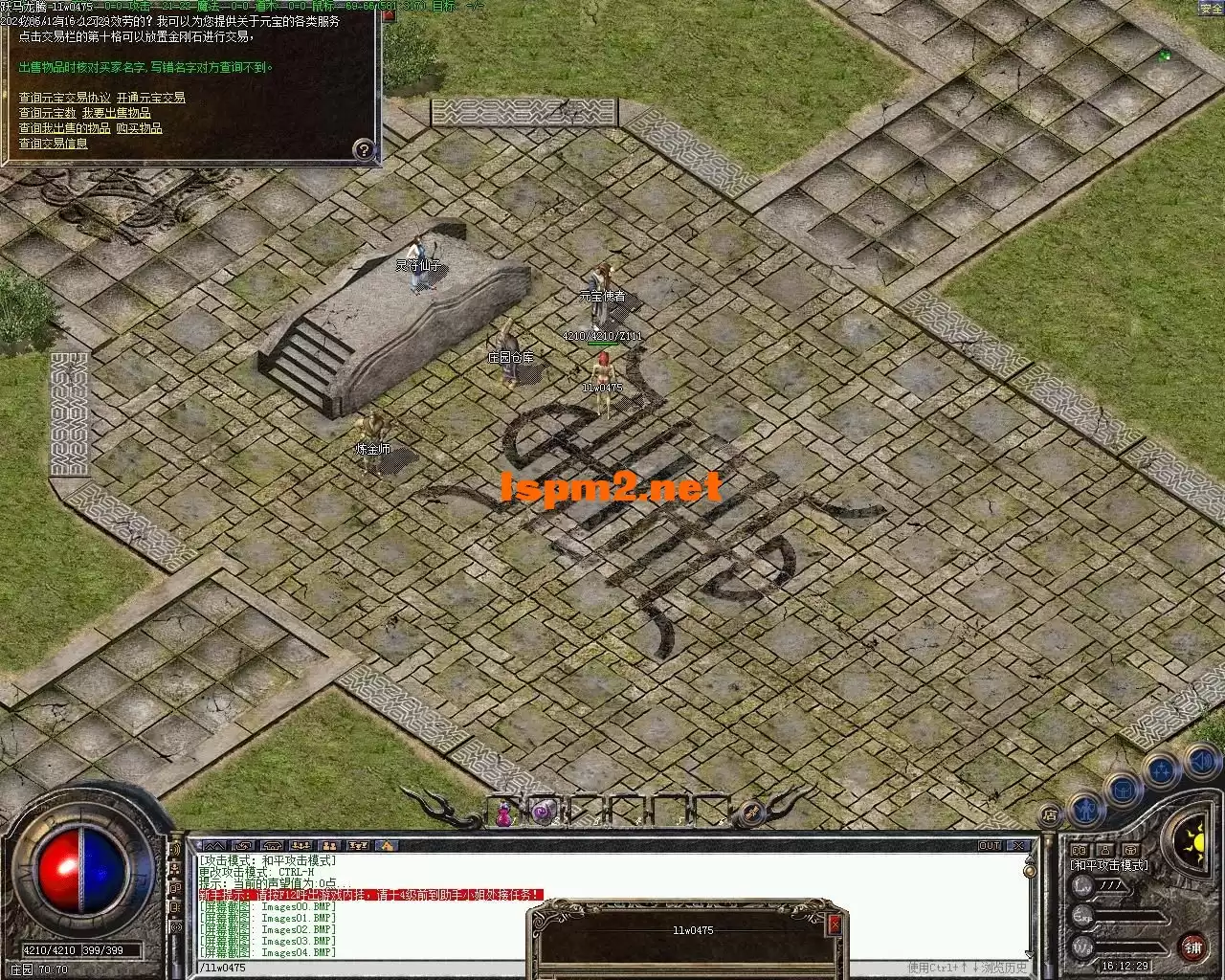Select the purple orb item in the belt
This screenshot has height=980, width=1225.
[x=542, y=812]
